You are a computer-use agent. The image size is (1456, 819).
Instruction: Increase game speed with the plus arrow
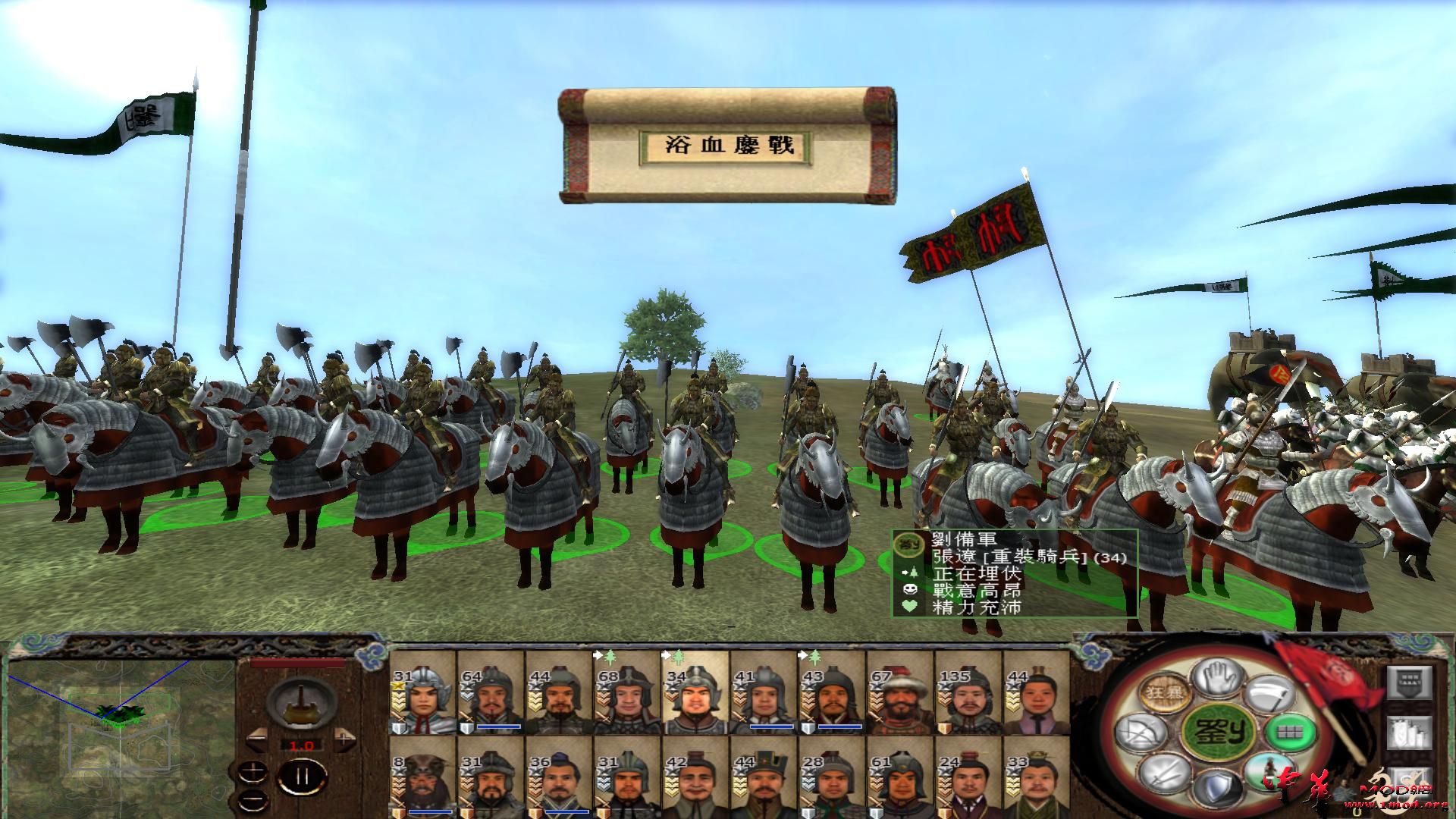[344, 739]
